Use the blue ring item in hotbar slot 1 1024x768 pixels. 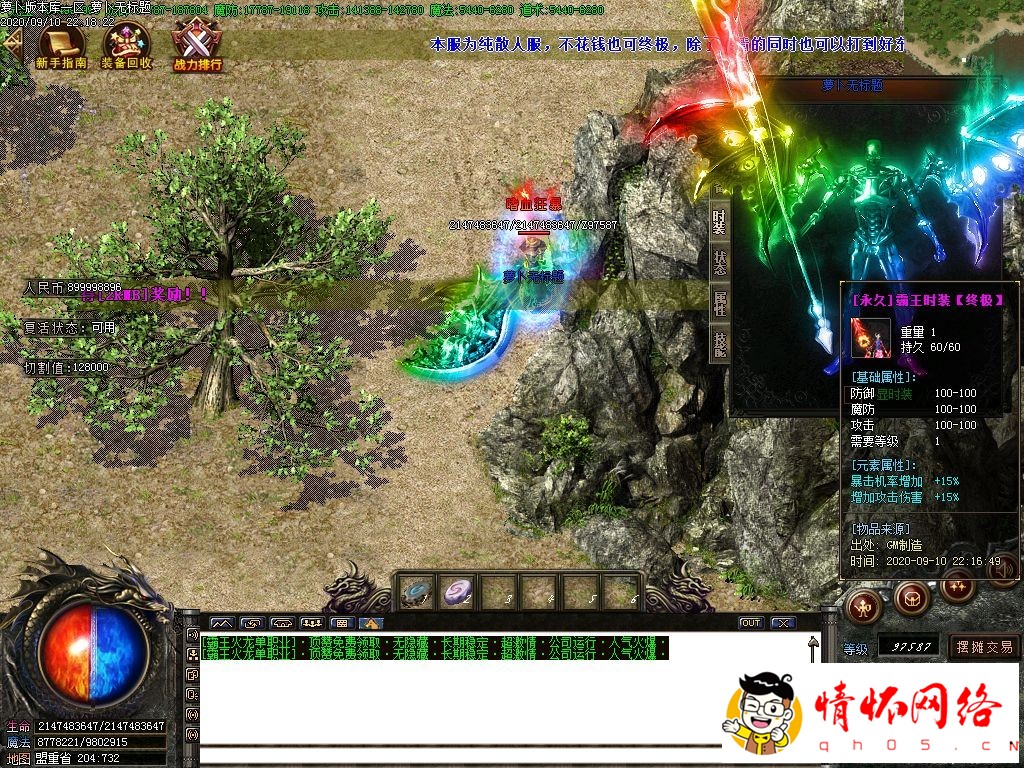415,593
